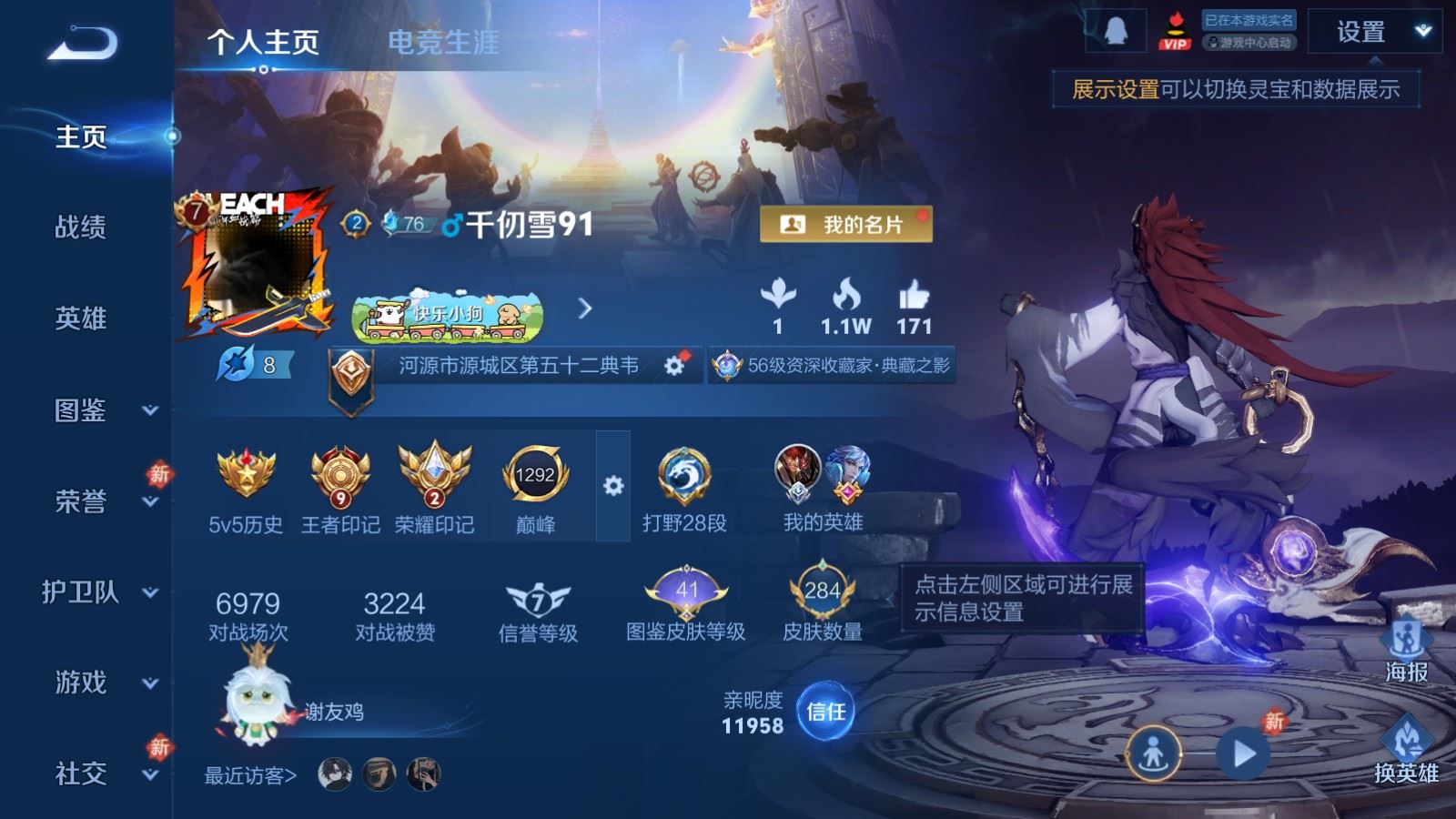Image resolution: width=1456 pixels, height=819 pixels.
Task: Open the 最近访客 visitor list
Action: click(x=250, y=775)
